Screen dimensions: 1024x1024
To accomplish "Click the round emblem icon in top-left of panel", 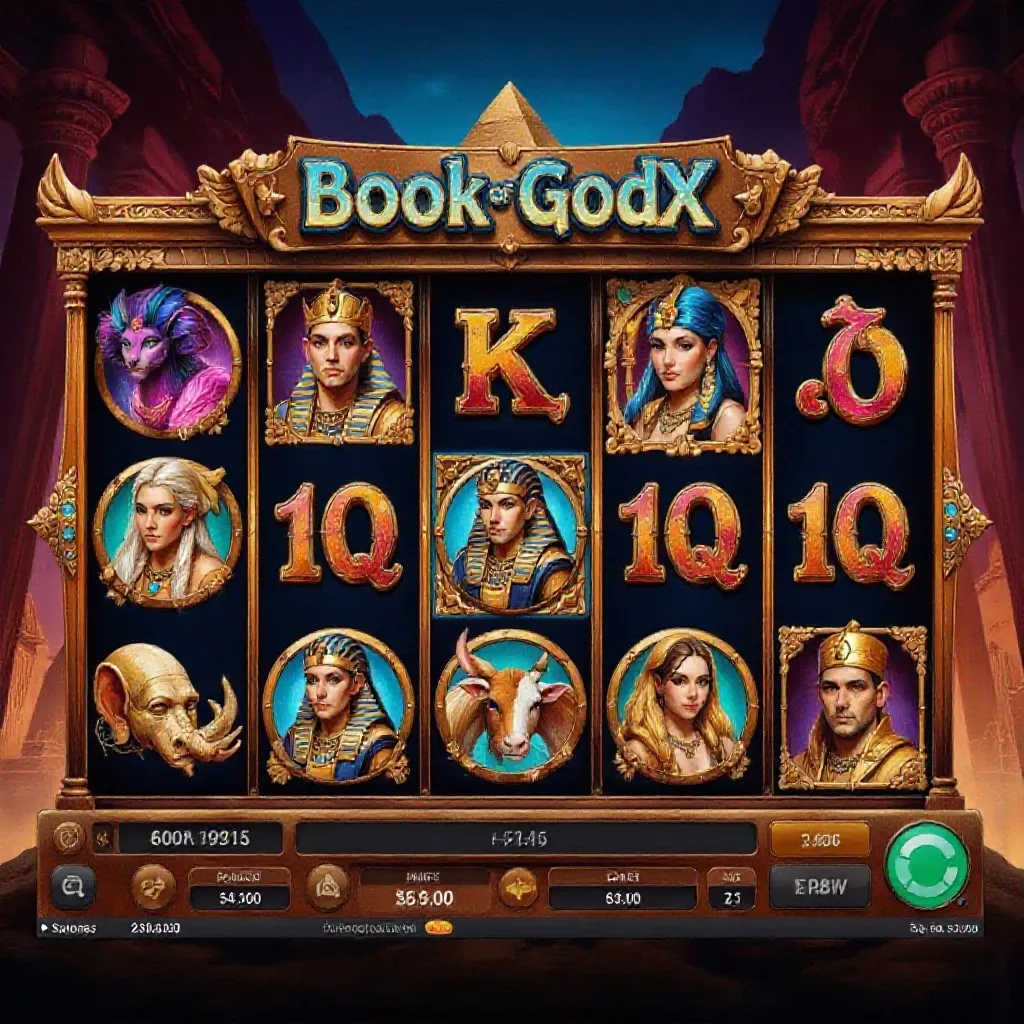I will click(x=69, y=836).
